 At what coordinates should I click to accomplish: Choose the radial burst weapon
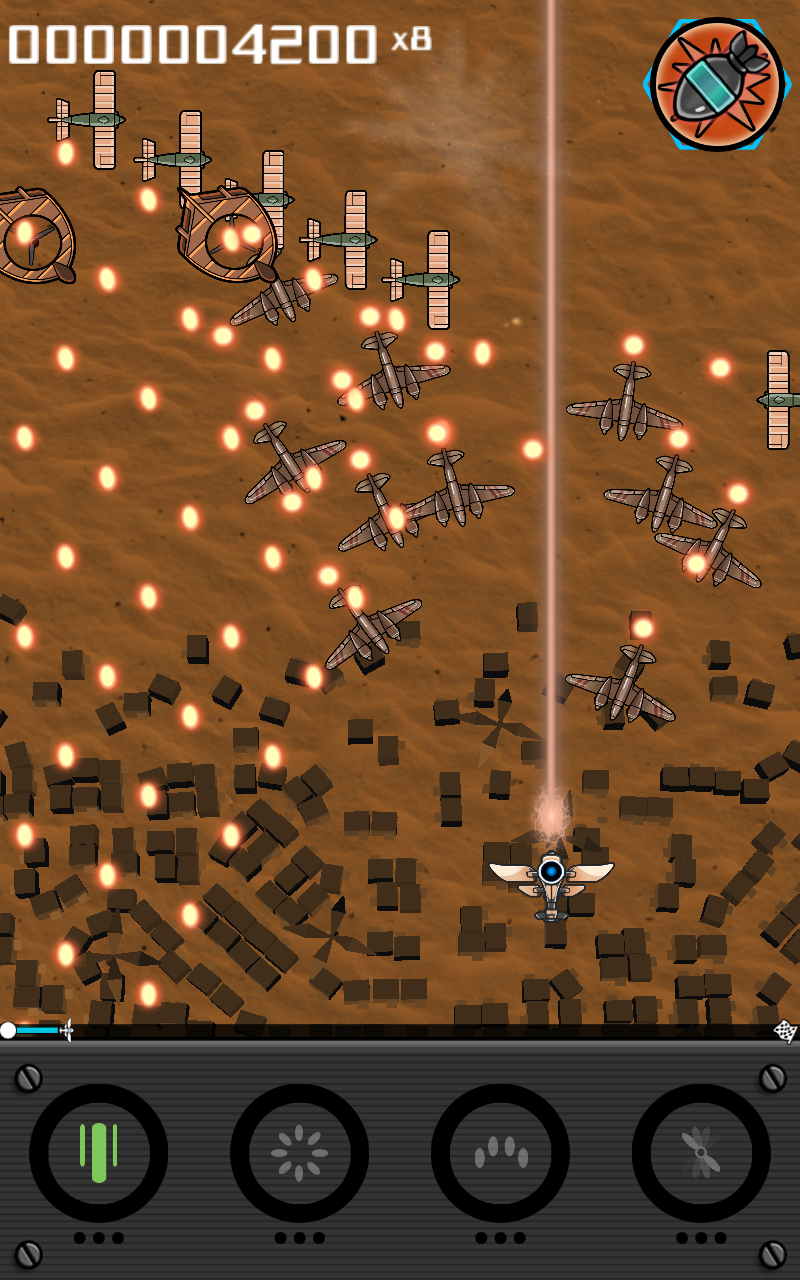tap(299, 1153)
